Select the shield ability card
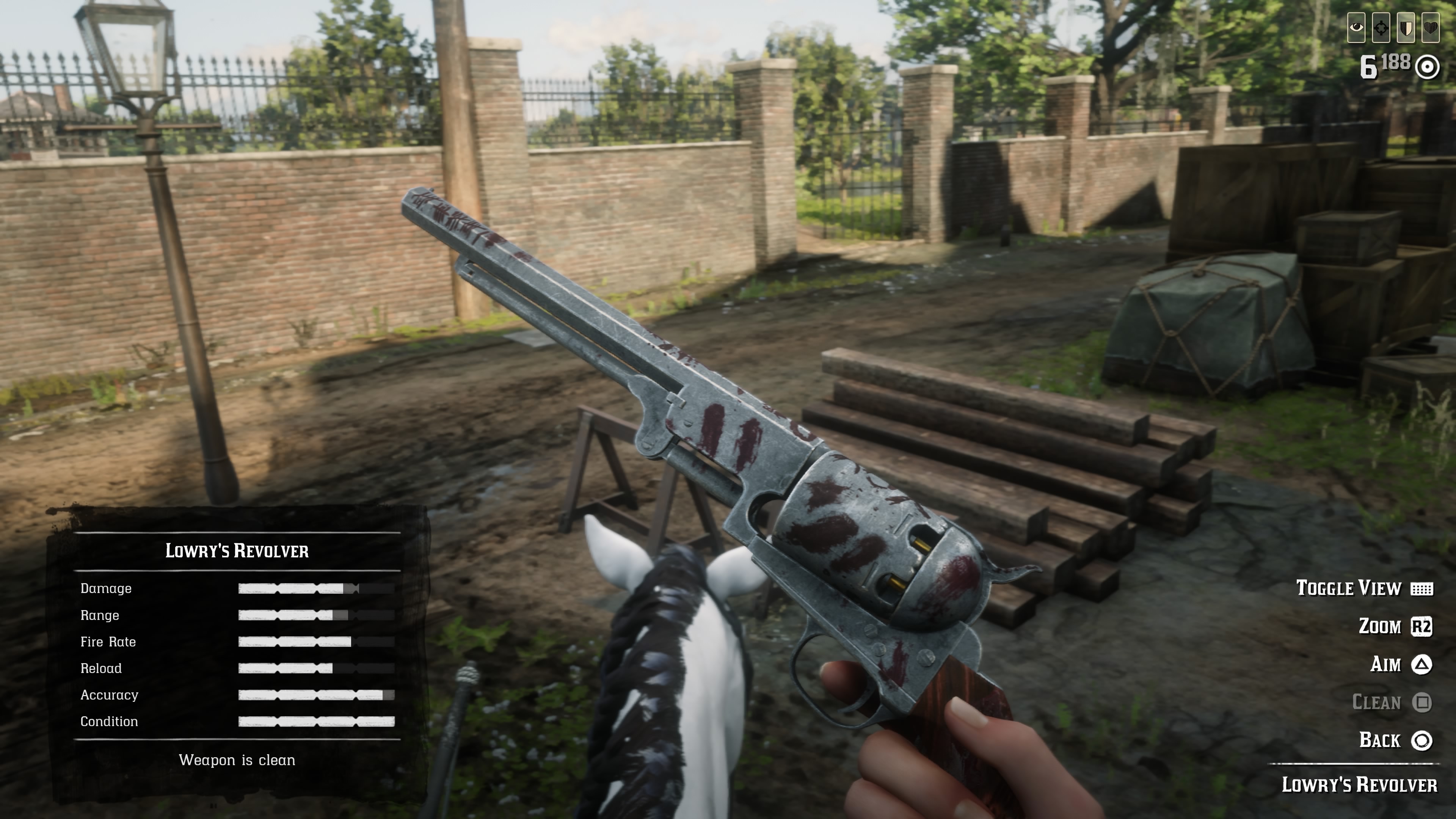Image resolution: width=1456 pixels, height=819 pixels. (x=1406, y=28)
